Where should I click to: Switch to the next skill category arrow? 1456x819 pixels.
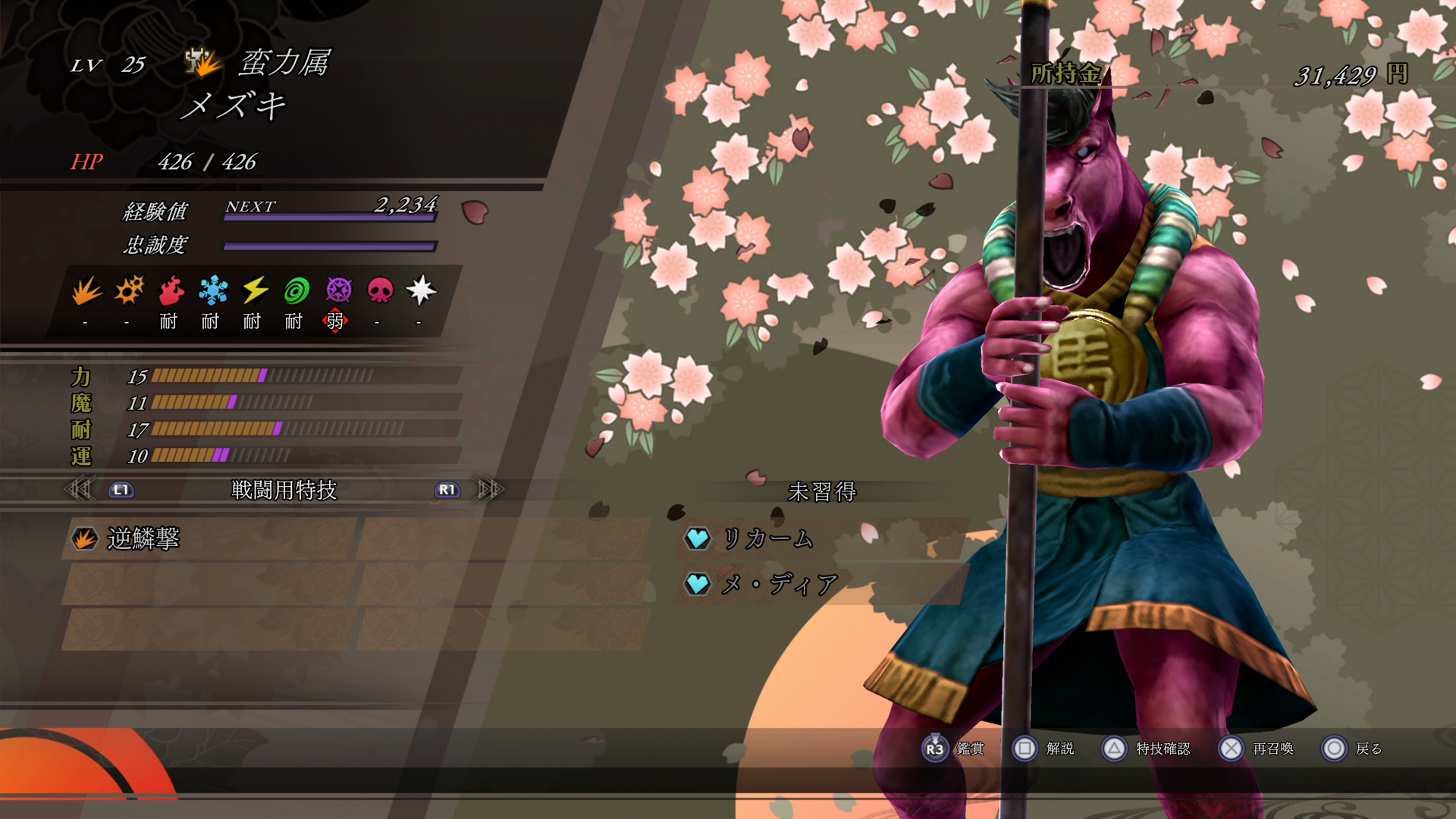(489, 490)
